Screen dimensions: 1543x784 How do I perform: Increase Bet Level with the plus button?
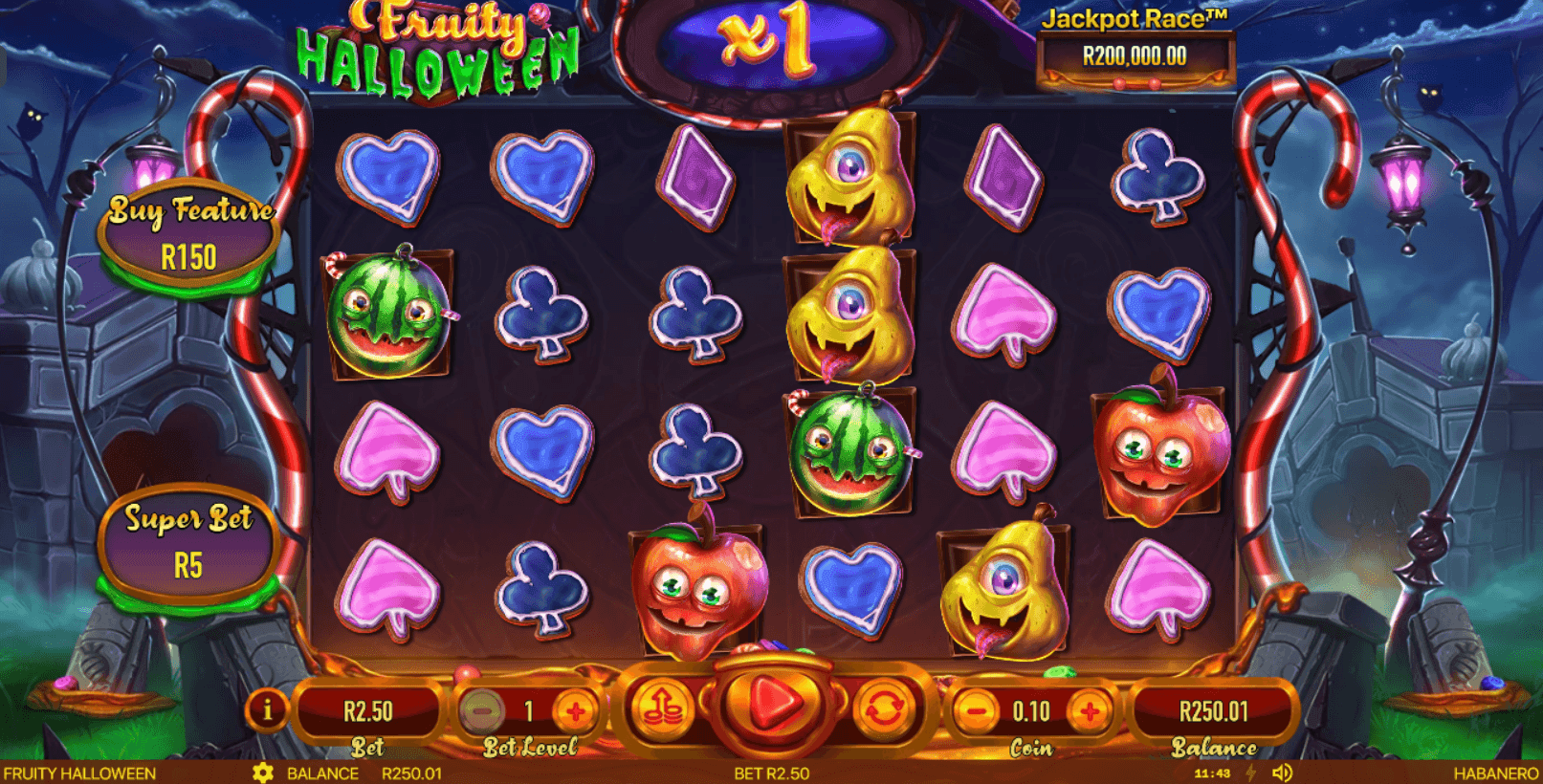point(575,710)
